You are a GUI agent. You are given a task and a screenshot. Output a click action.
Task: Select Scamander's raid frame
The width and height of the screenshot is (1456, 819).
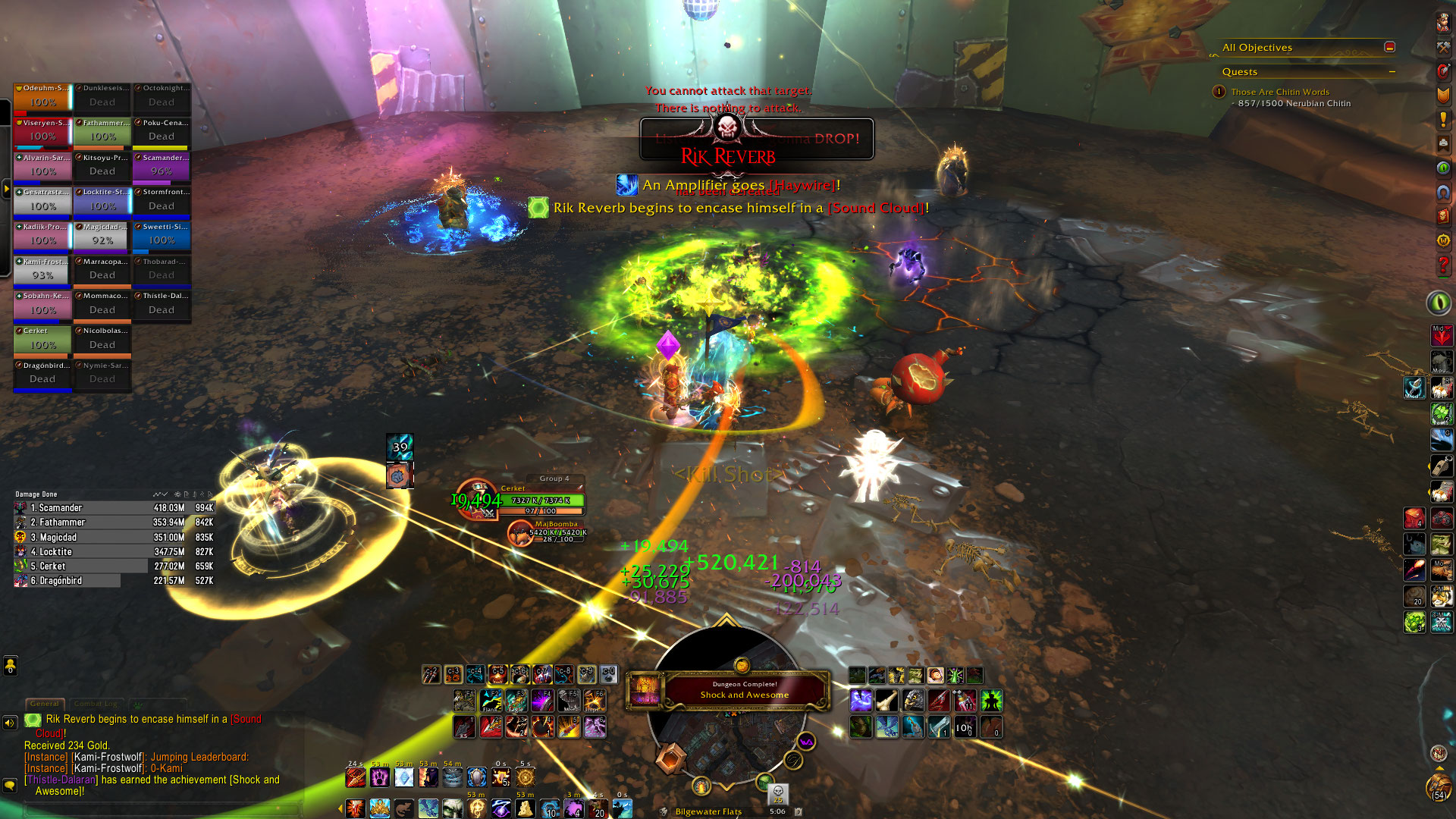[162, 167]
